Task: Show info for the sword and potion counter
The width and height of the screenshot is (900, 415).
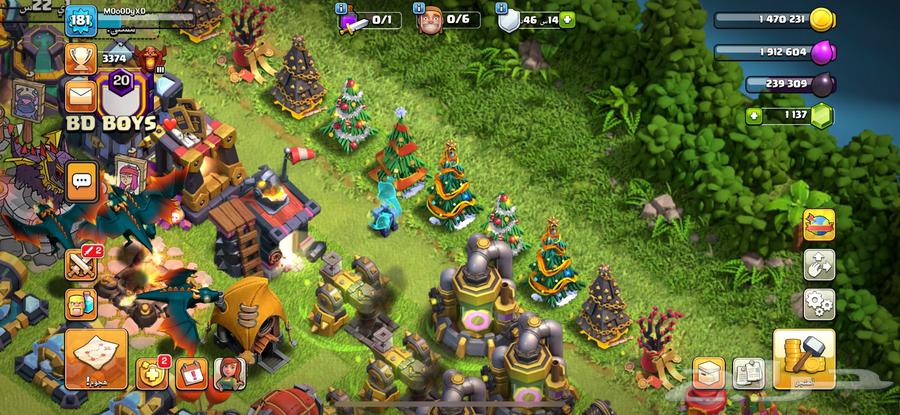Action: [342, 9]
